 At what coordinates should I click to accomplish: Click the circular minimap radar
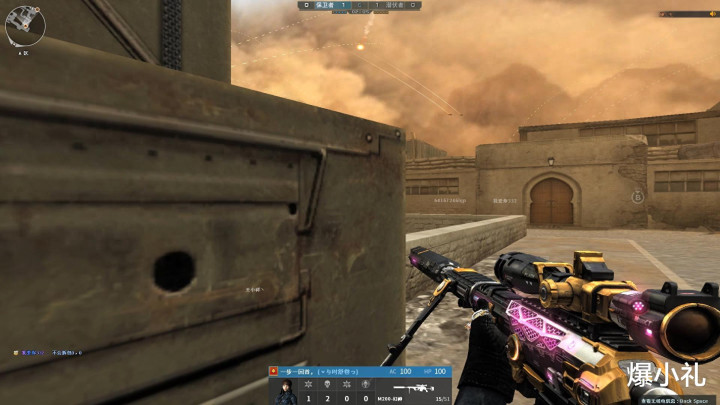point(25,27)
